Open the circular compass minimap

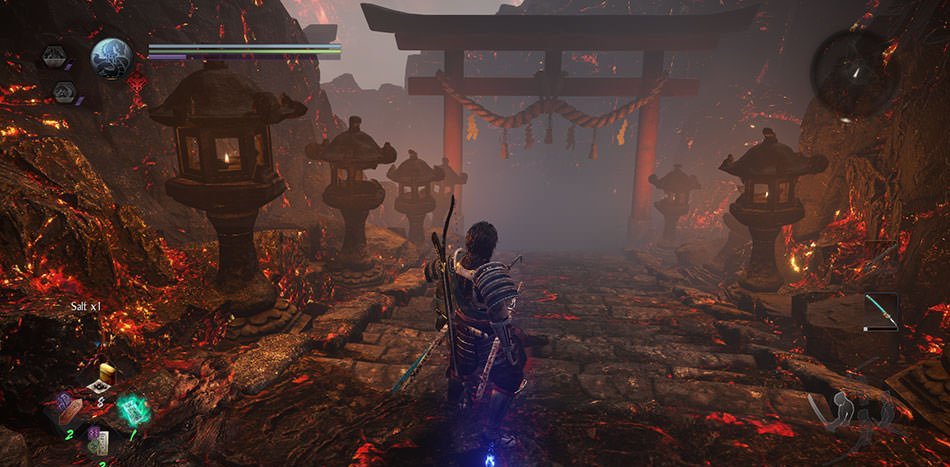[853, 73]
